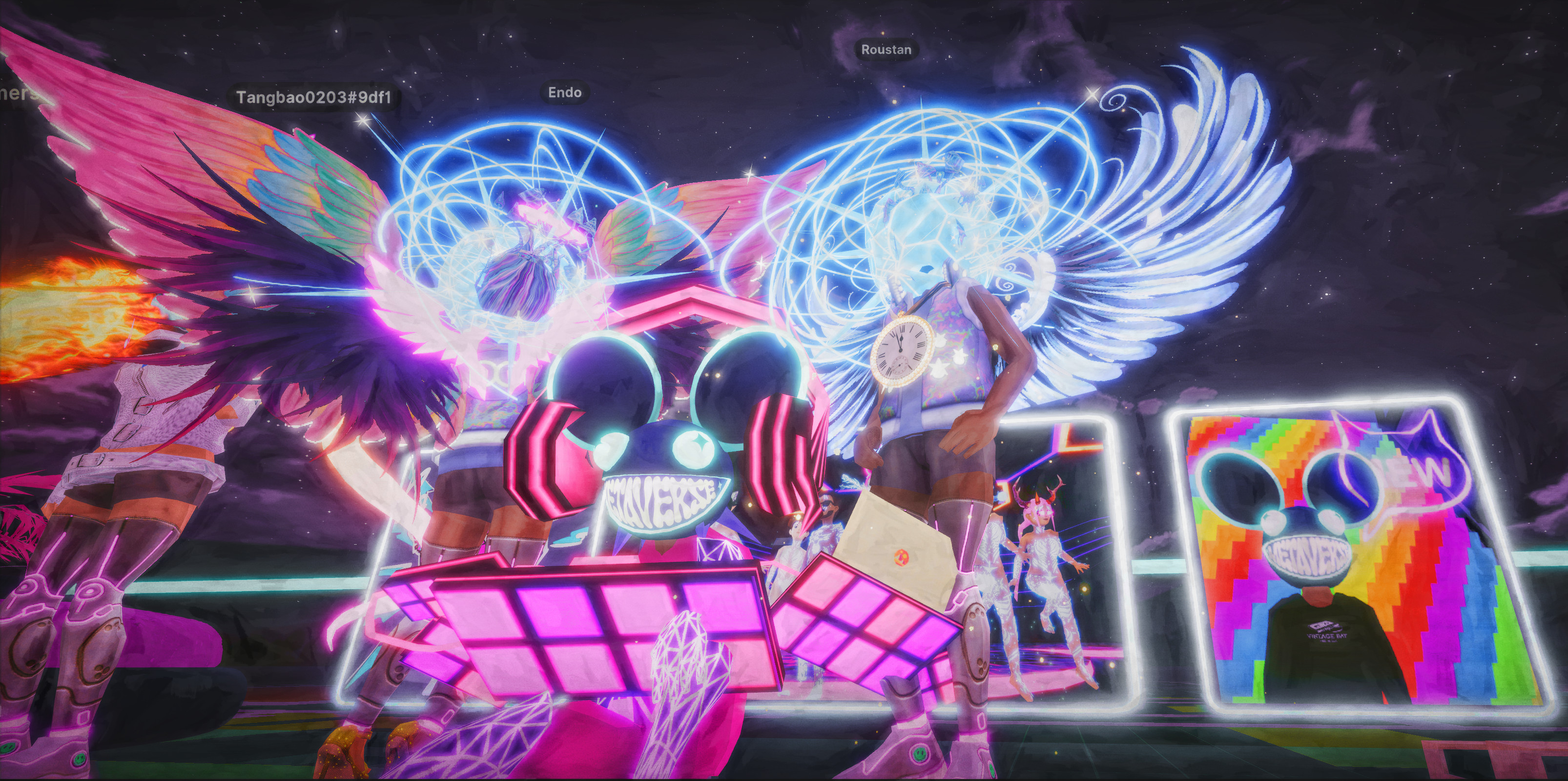Viewport: 1568px width, 781px height.
Task: Select the Tangbao0203#9df1 player name tag
Action: 313,98
